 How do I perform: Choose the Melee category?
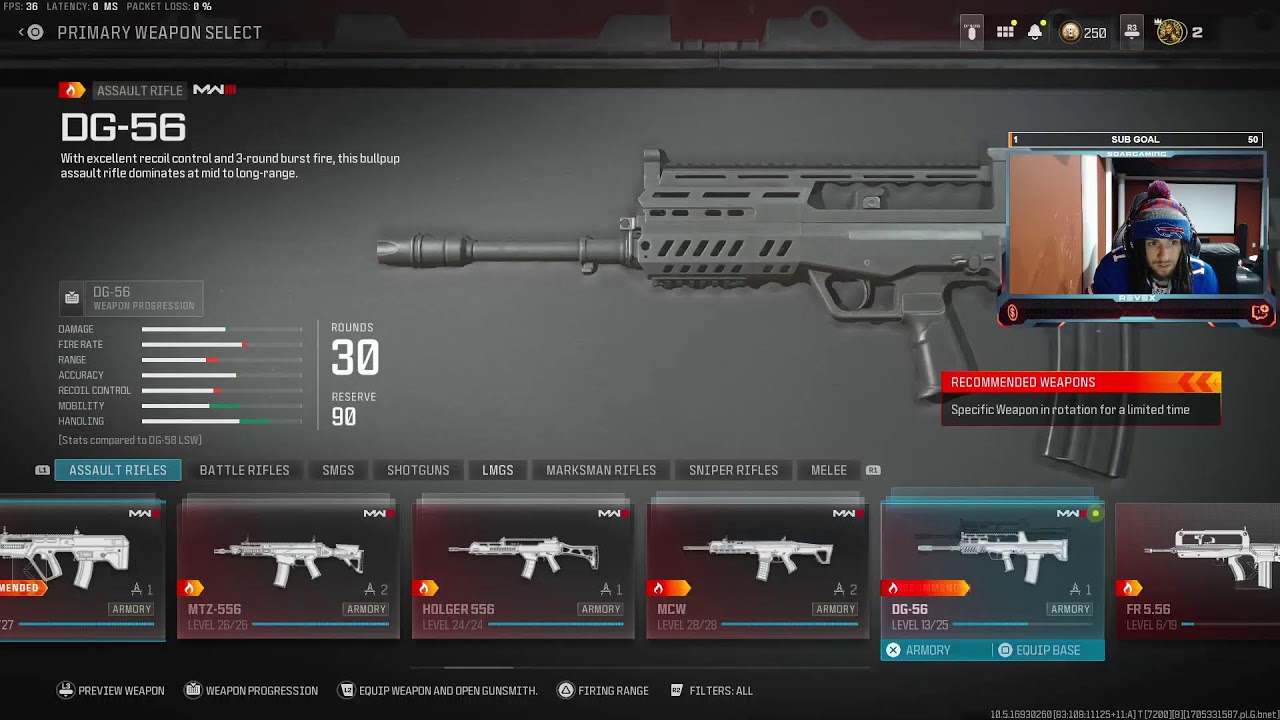pyautogui.click(x=828, y=470)
